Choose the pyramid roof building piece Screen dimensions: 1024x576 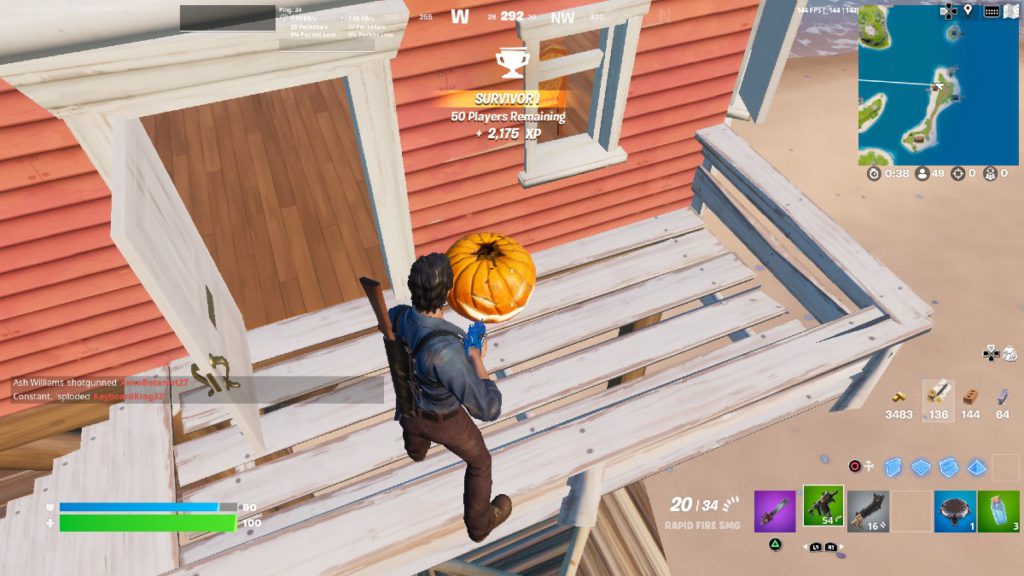(x=976, y=467)
